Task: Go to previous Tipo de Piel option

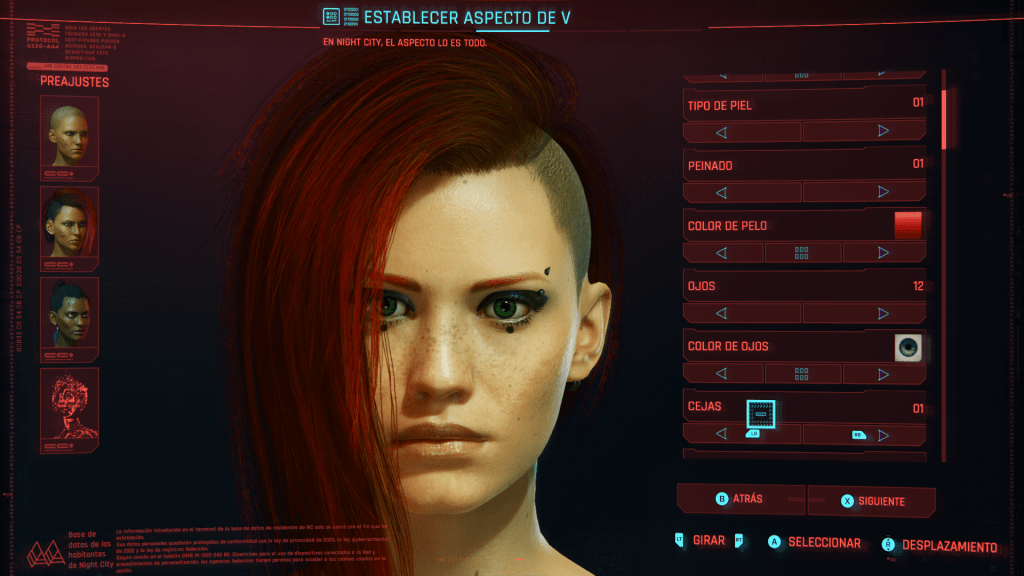Action: [x=721, y=131]
